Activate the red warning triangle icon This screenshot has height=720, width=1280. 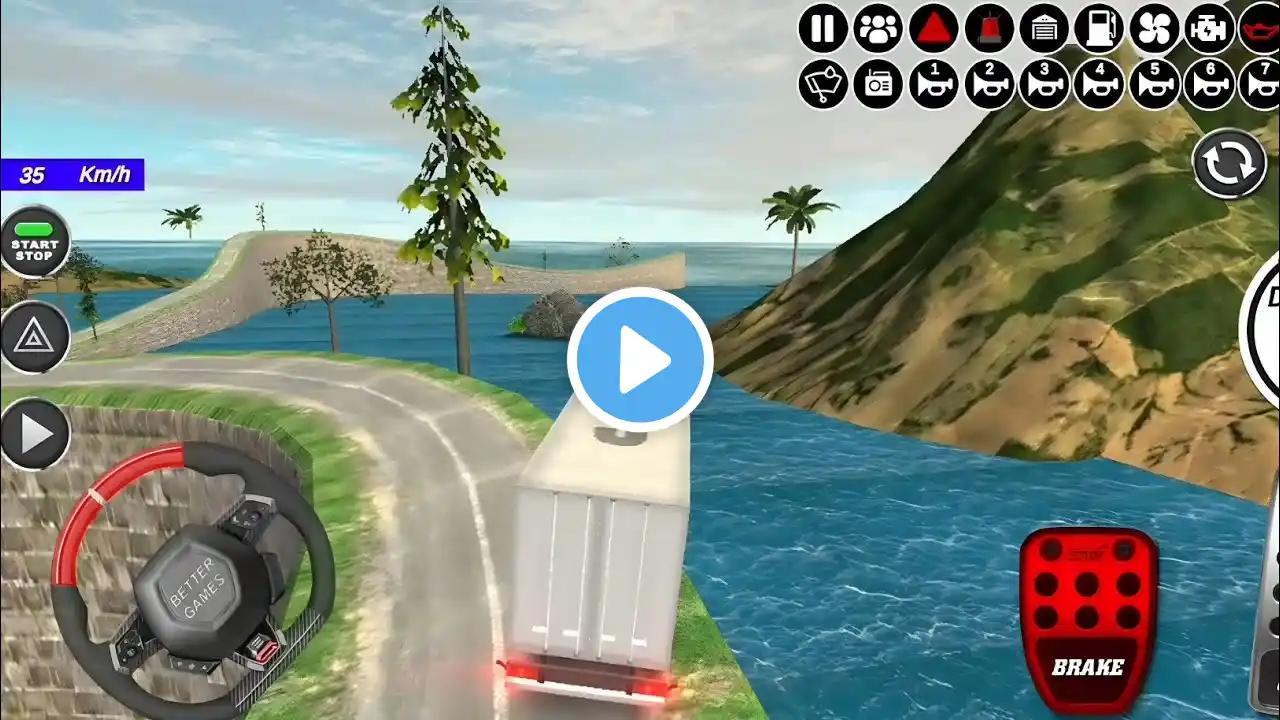[x=933, y=29]
